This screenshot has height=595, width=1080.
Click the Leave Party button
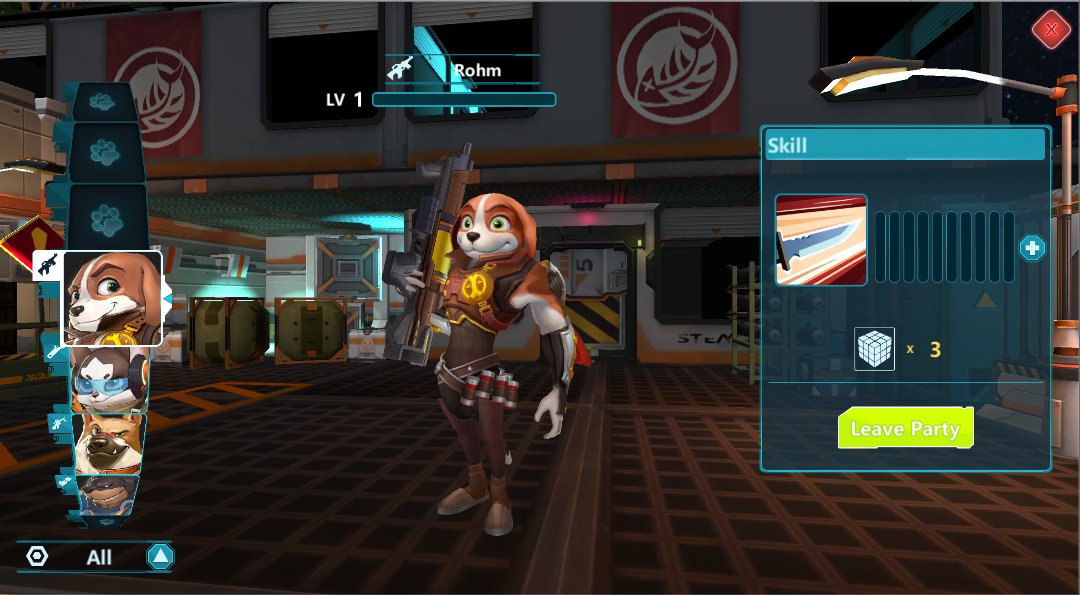click(x=905, y=428)
